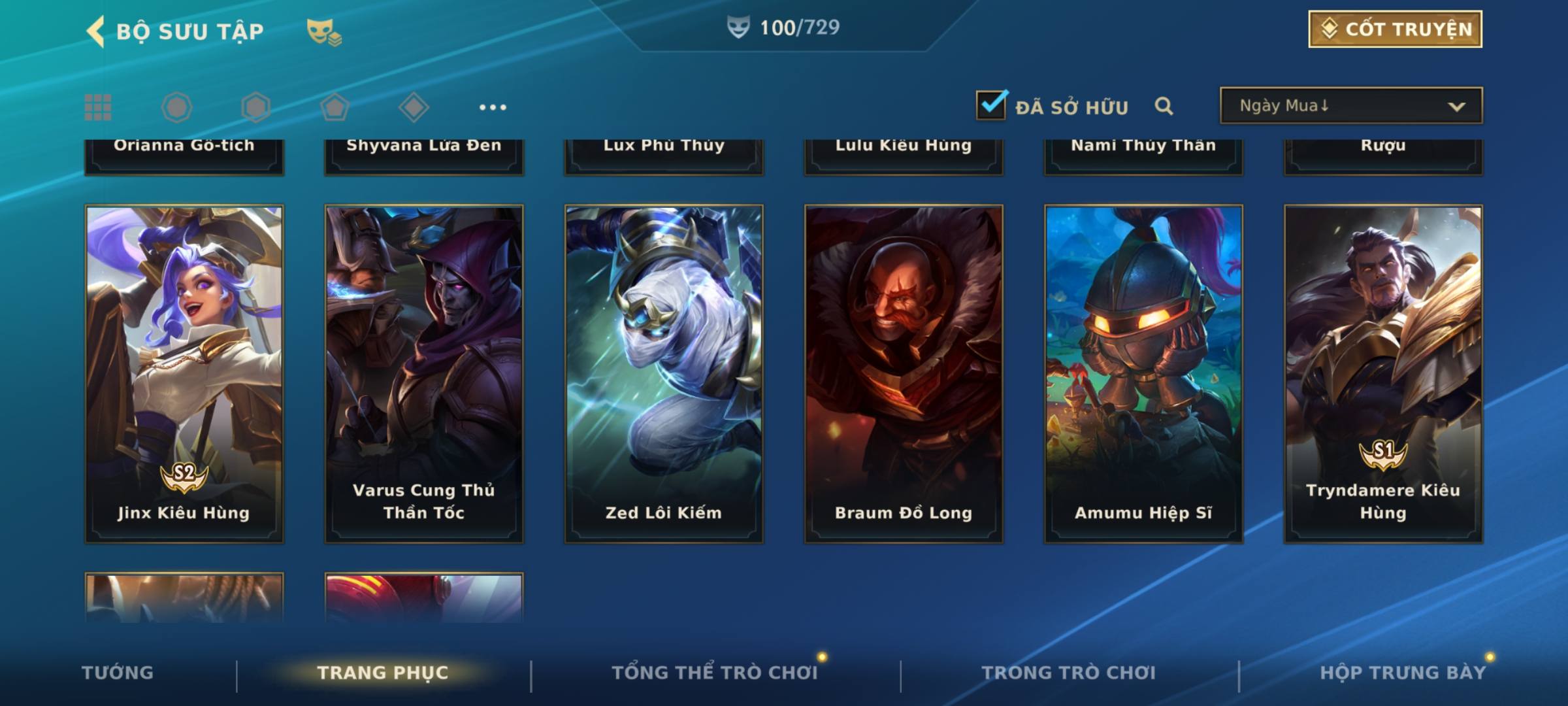Open the Hộp Trưng Bày tab

tap(1402, 673)
